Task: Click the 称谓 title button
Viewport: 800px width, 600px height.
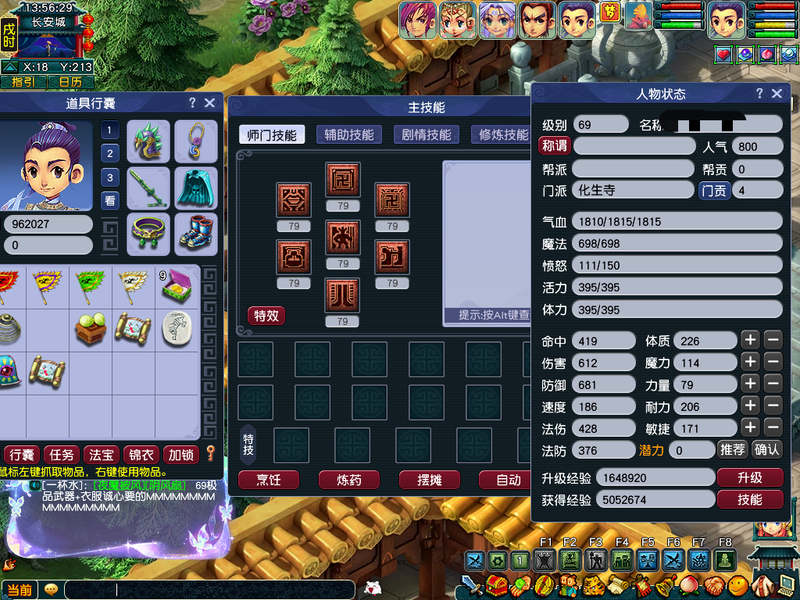Action: click(x=553, y=146)
